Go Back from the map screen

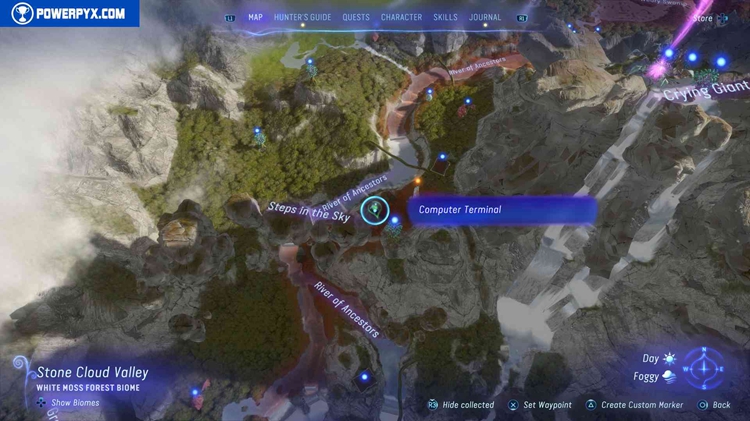(x=714, y=405)
